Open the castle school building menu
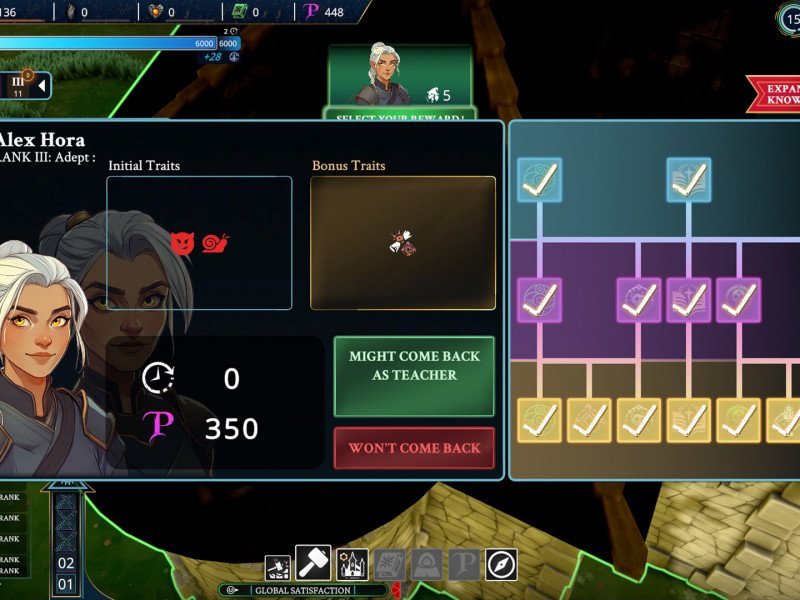 (352, 565)
